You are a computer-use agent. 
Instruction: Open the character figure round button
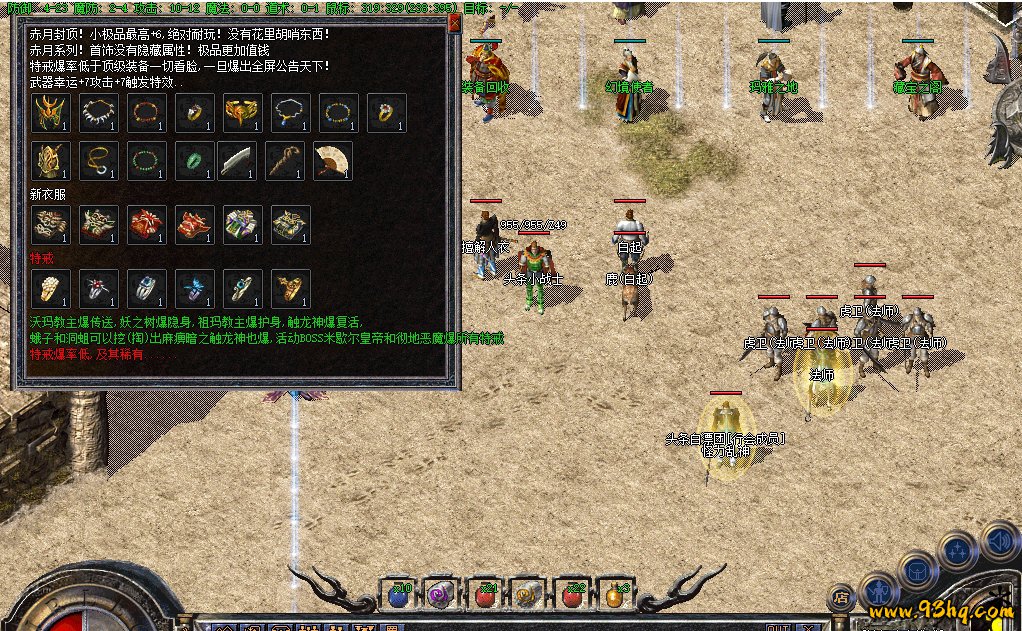pos(879,592)
